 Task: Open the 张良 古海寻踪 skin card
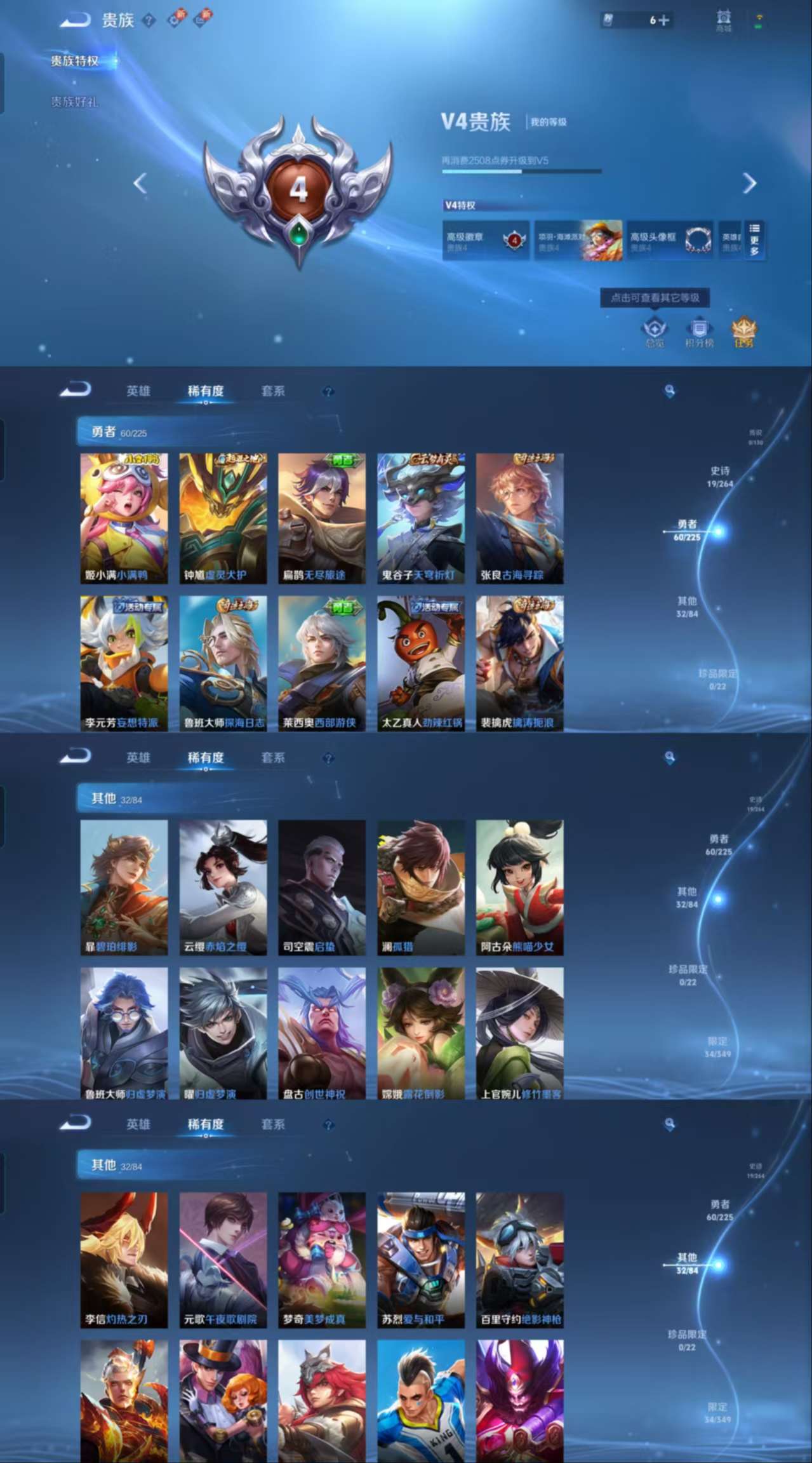point(520,518)
